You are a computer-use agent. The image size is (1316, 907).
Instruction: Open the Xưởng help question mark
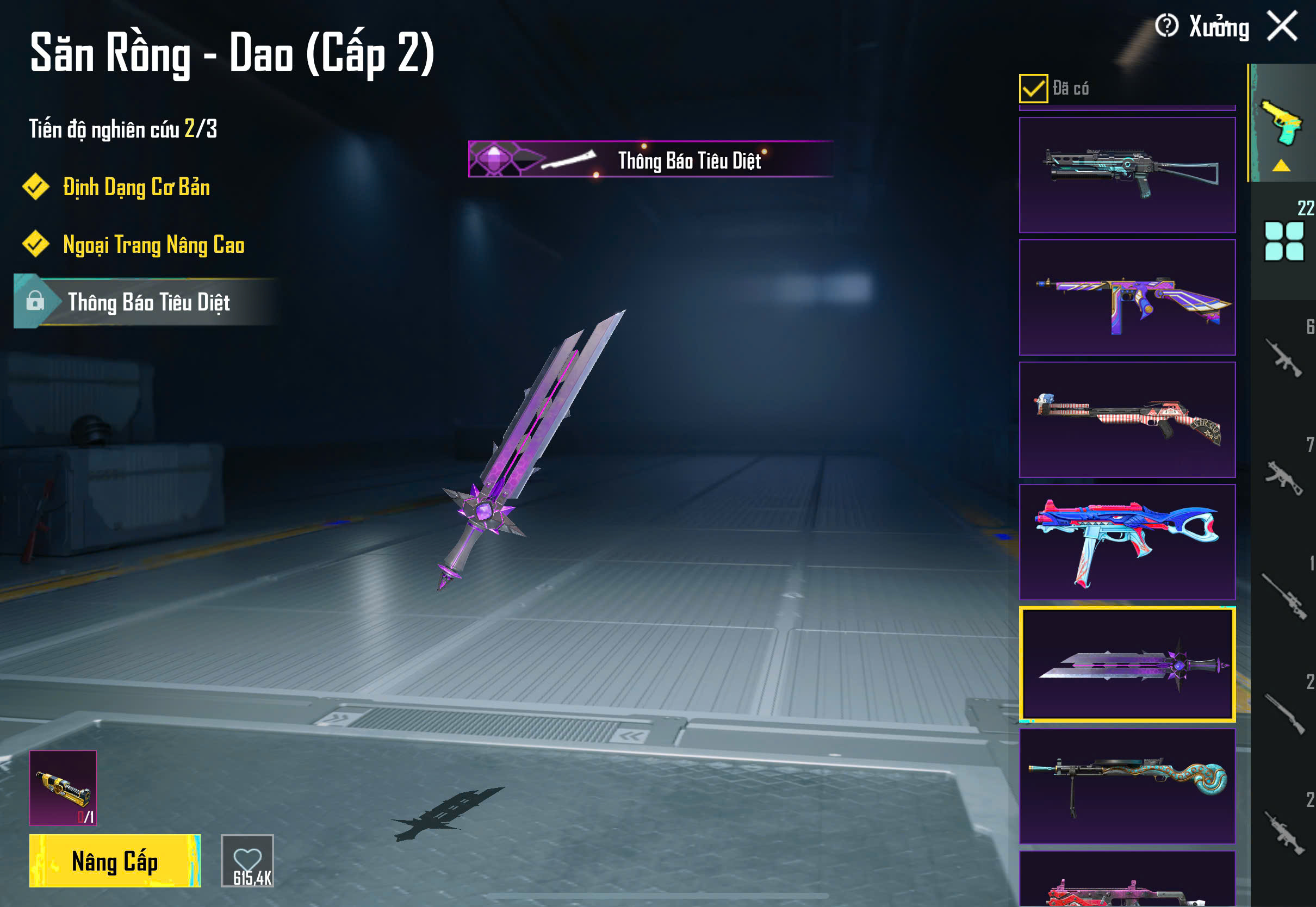1166,26
